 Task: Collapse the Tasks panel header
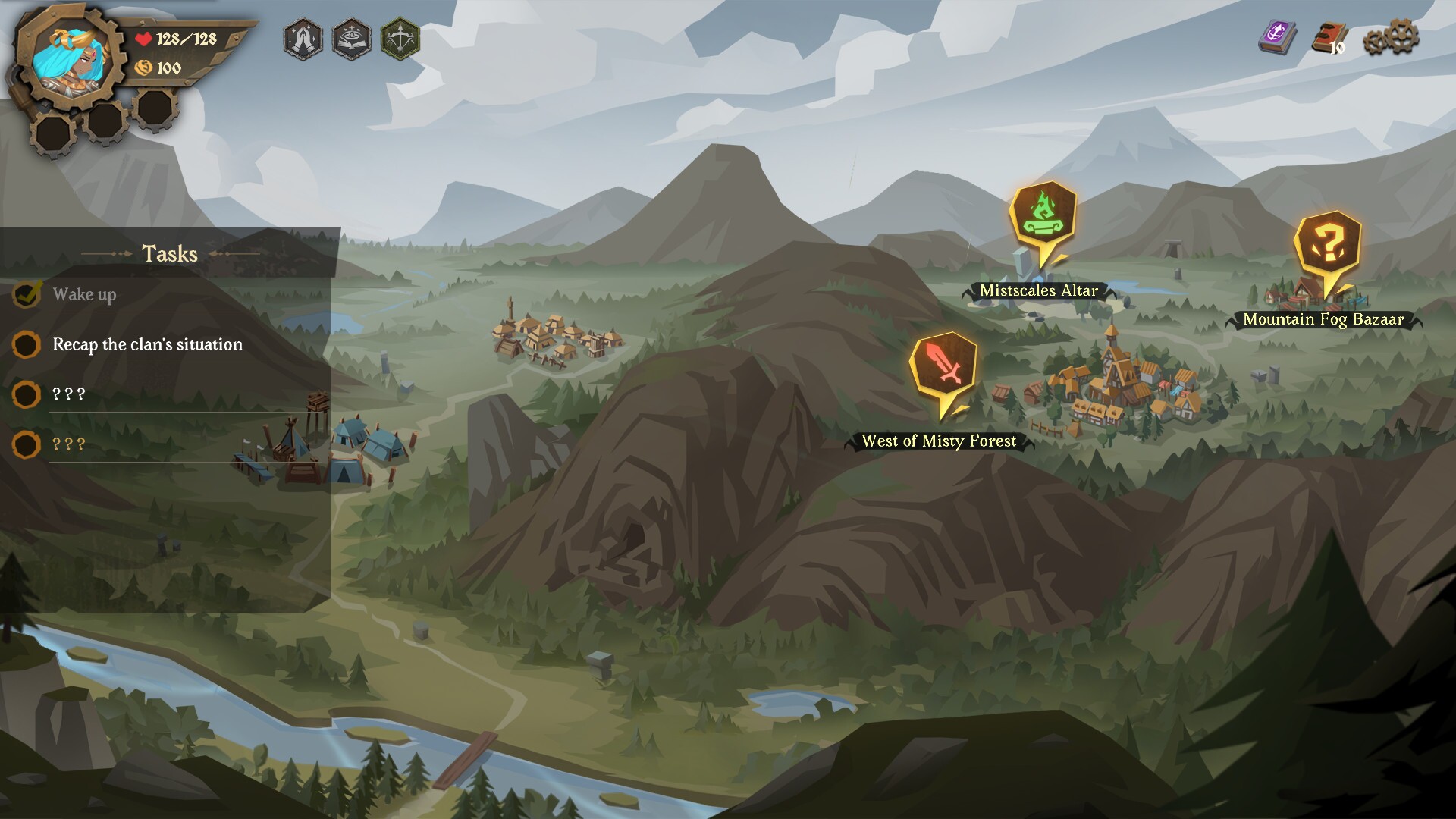[170, 253]
